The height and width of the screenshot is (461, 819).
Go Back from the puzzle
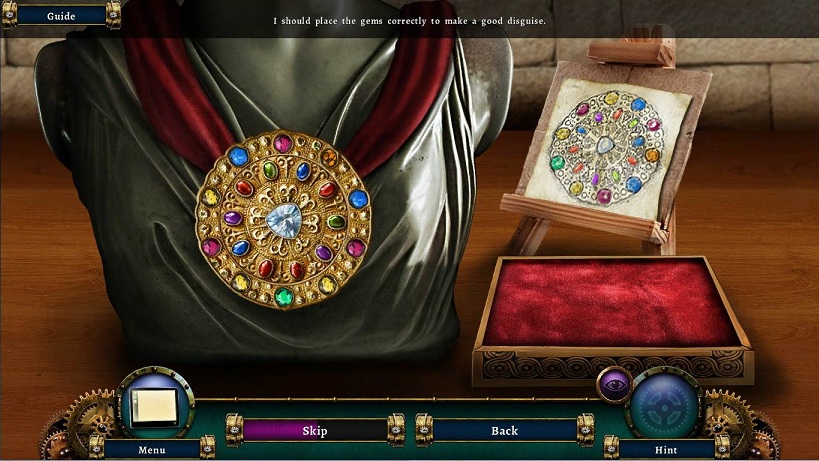[504, 431]
